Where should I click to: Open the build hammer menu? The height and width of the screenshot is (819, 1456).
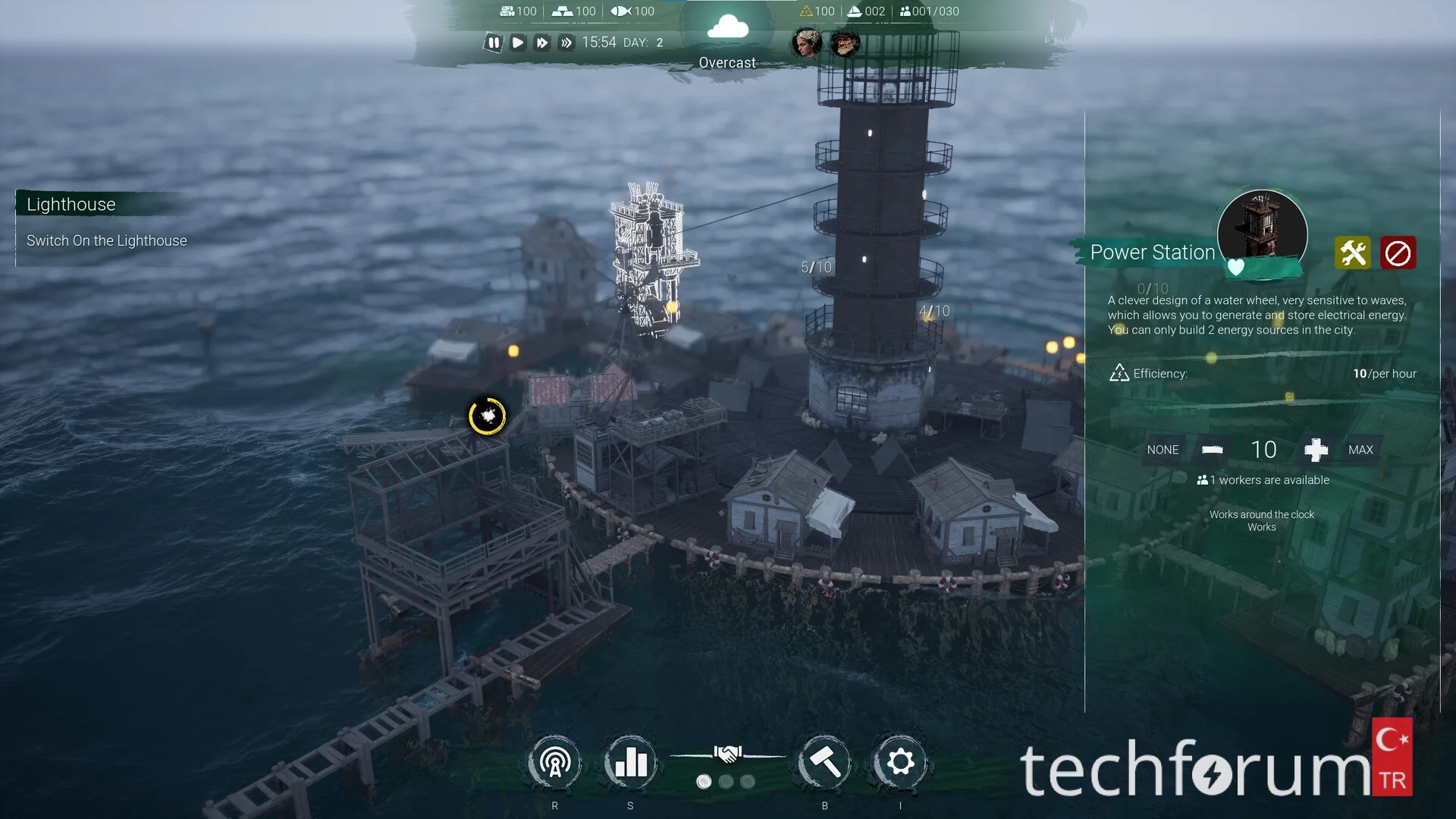(825, 763)
